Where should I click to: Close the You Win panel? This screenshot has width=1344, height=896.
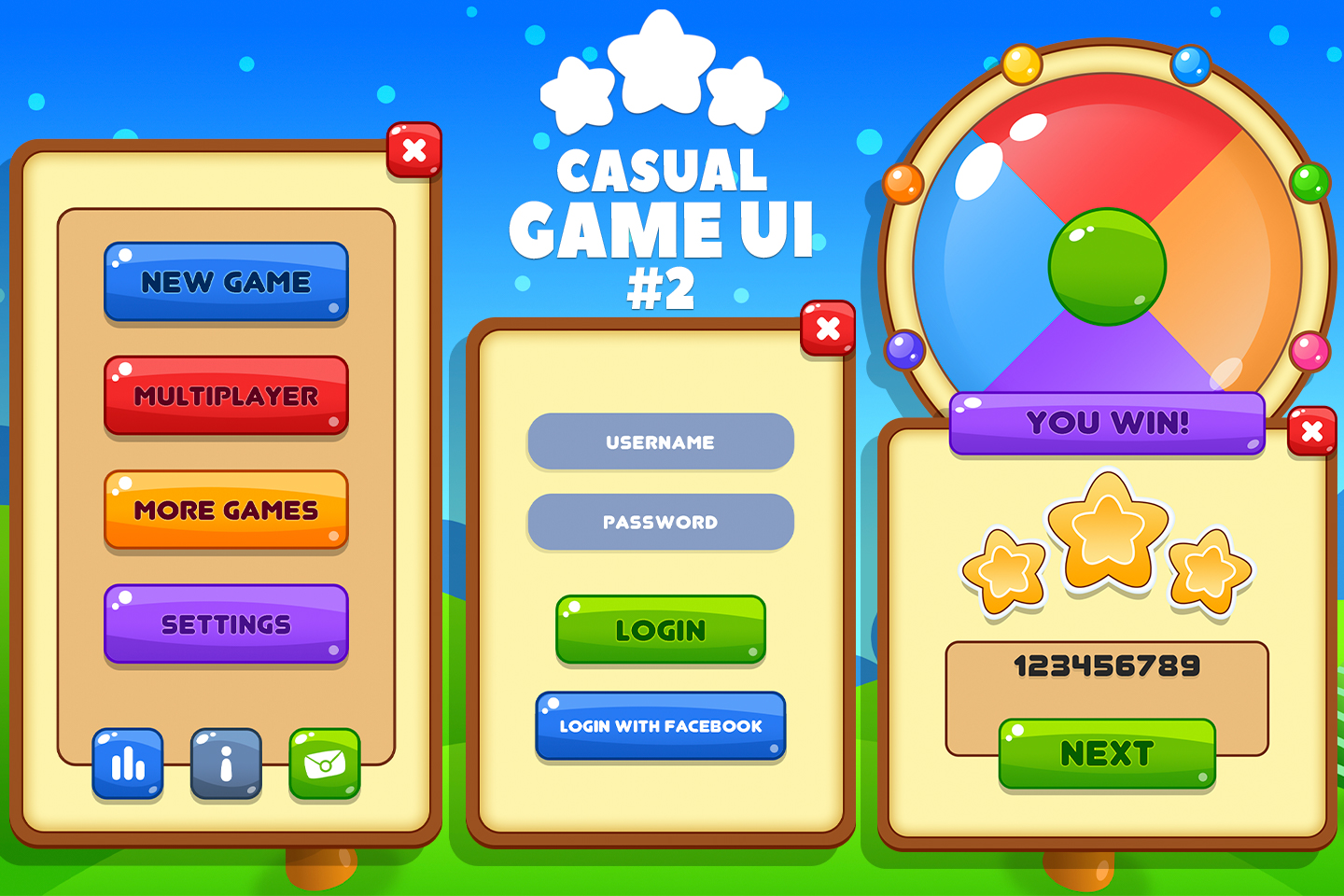point(1311,431)
